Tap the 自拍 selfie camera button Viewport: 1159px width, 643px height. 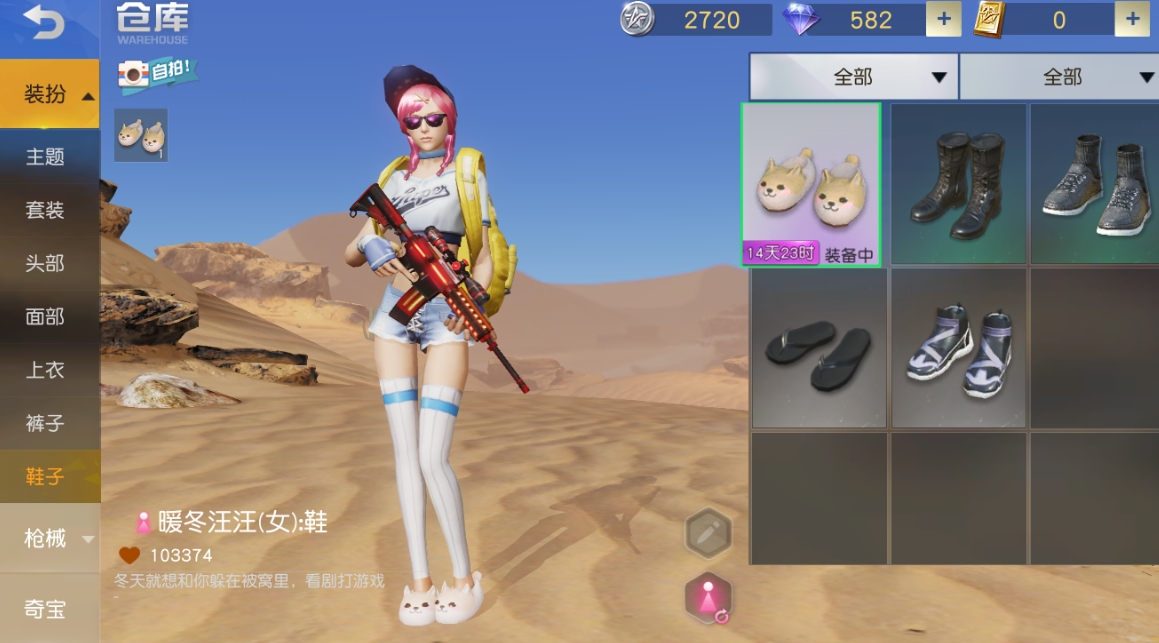(x=157, y=73)
